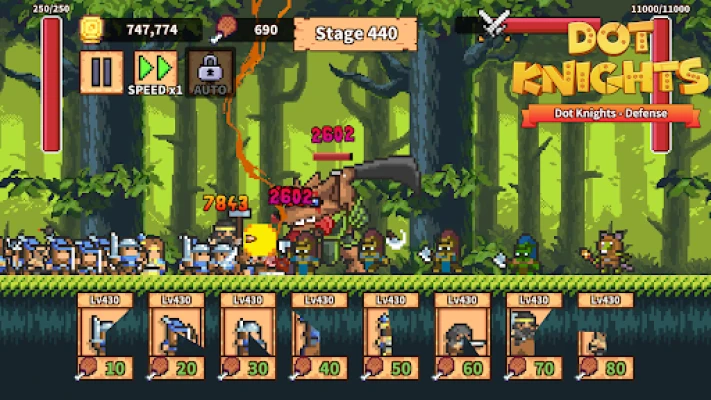
Task: Pause the game
Action: pyautogui.click(x=102, y=72)
